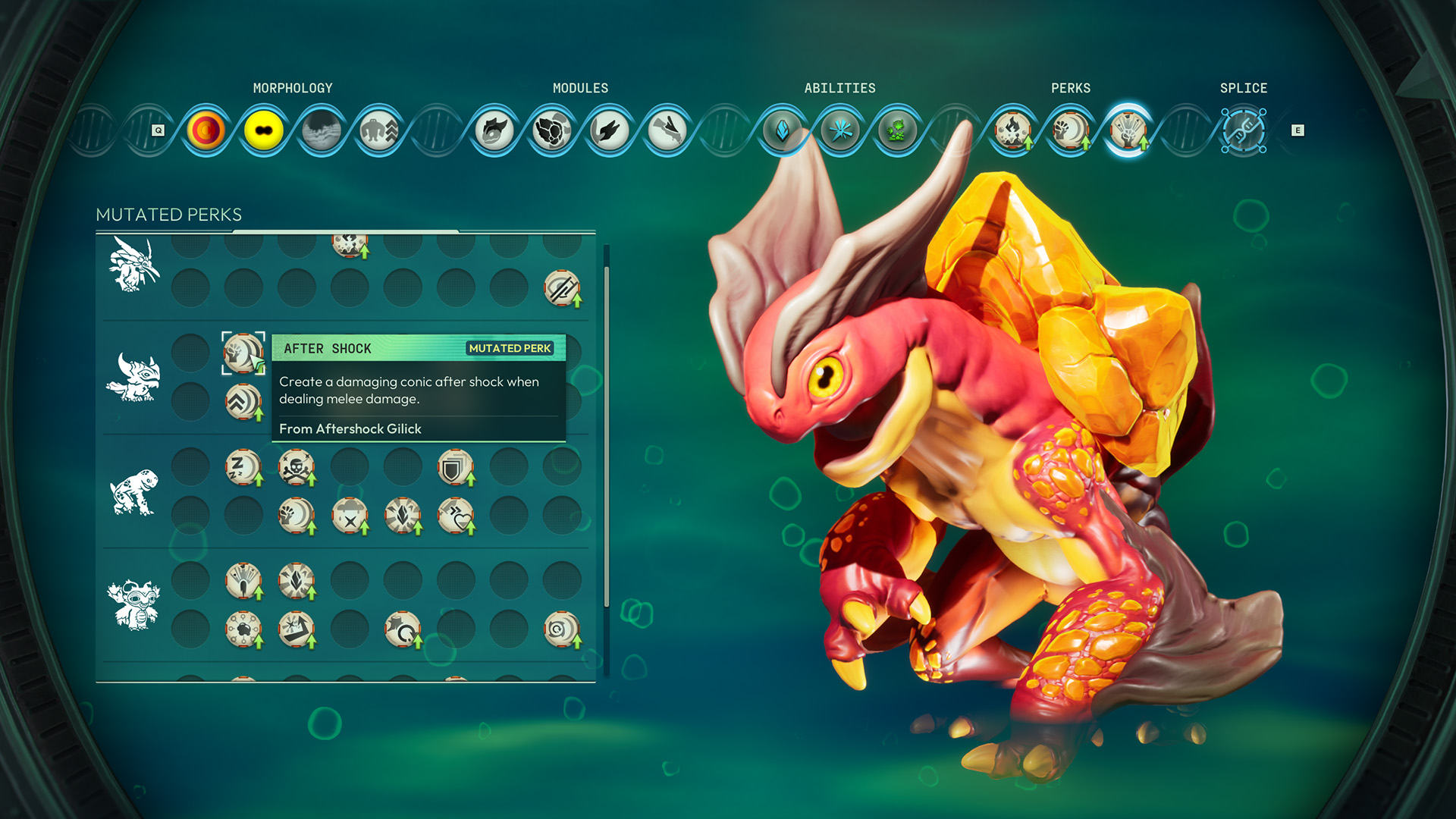Image resolution: width=1456 pixels, height=819 pixels.
Task: Select the creature head module slot
Action: (x=494, y=130)
